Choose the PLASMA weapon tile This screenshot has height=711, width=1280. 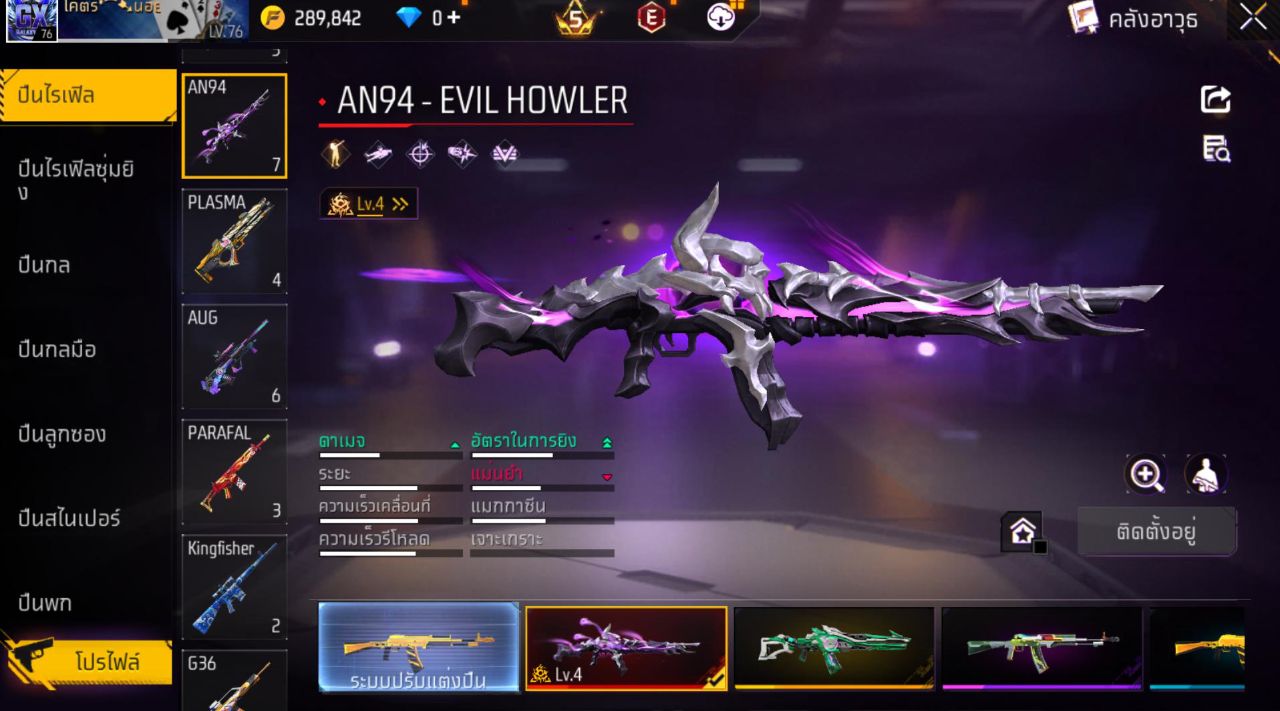[234, 241]
